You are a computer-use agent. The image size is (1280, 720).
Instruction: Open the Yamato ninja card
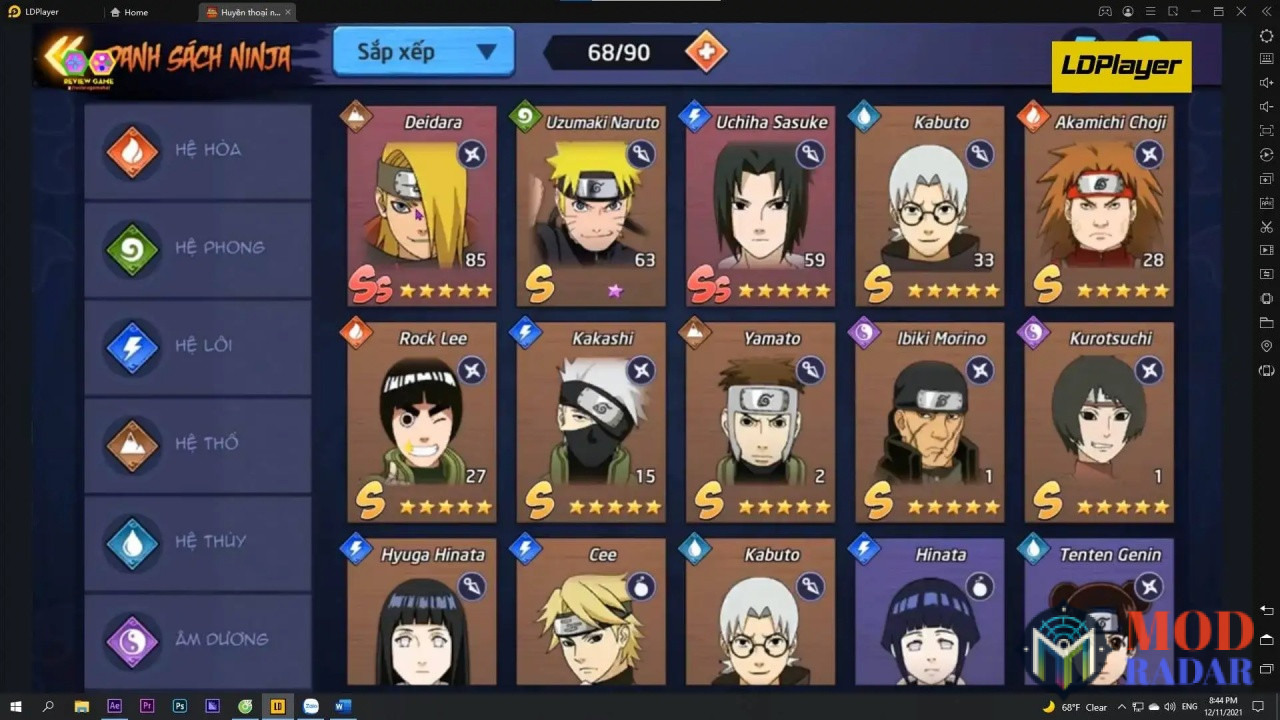tap(760, 422)
